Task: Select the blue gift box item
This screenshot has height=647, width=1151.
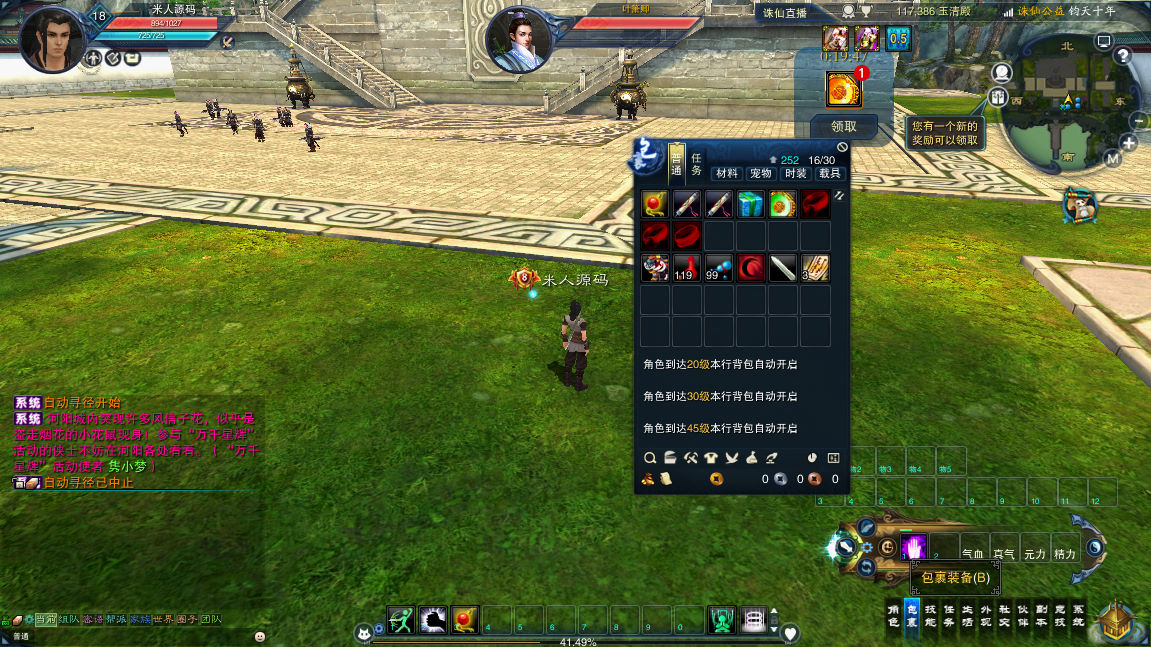Action: [x=751, y=205]
